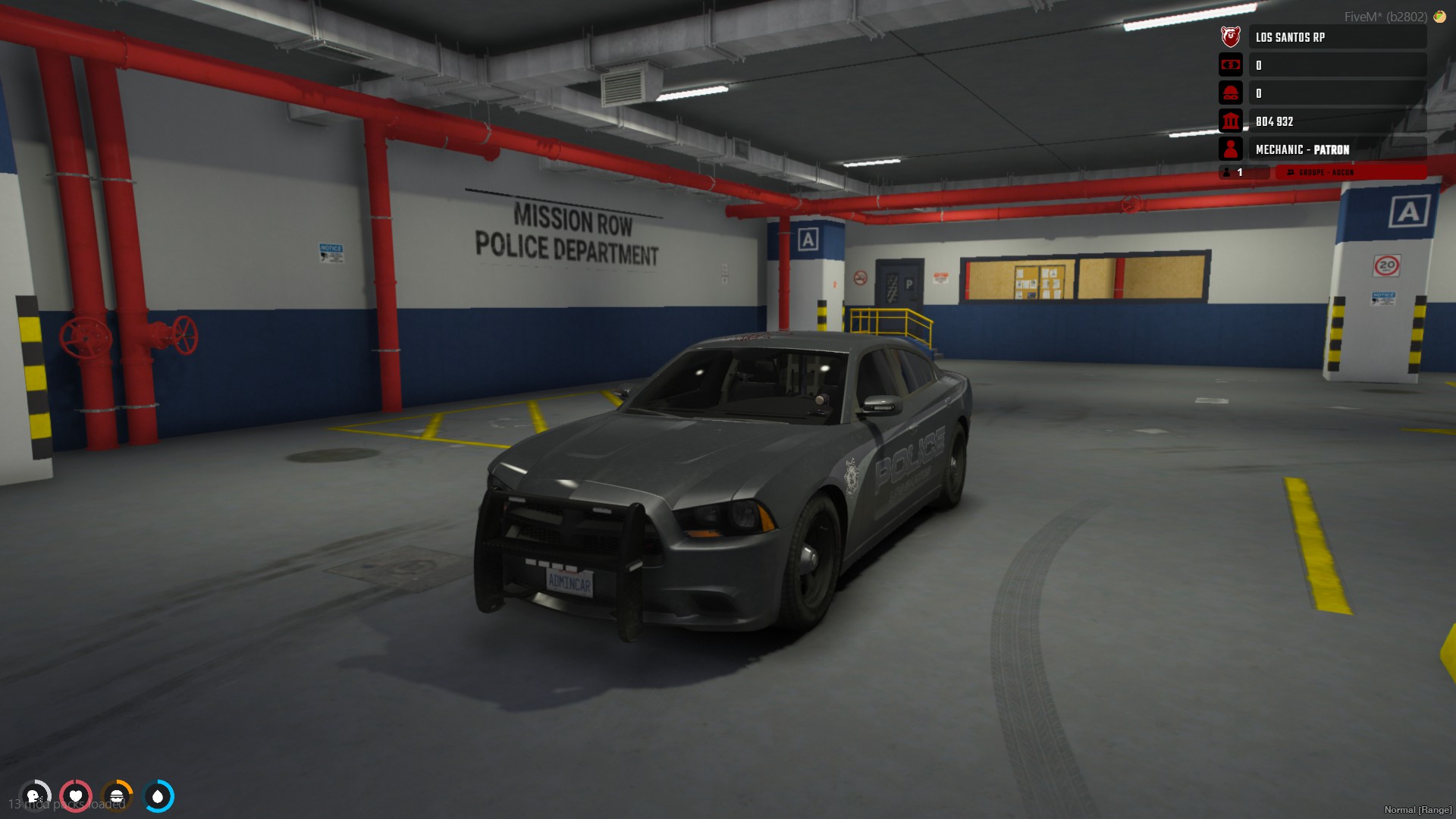This screenshot has height=819, width=1456.
Task: Toggle the voice speaking indicator icon
Action: (x=34, y=796)
